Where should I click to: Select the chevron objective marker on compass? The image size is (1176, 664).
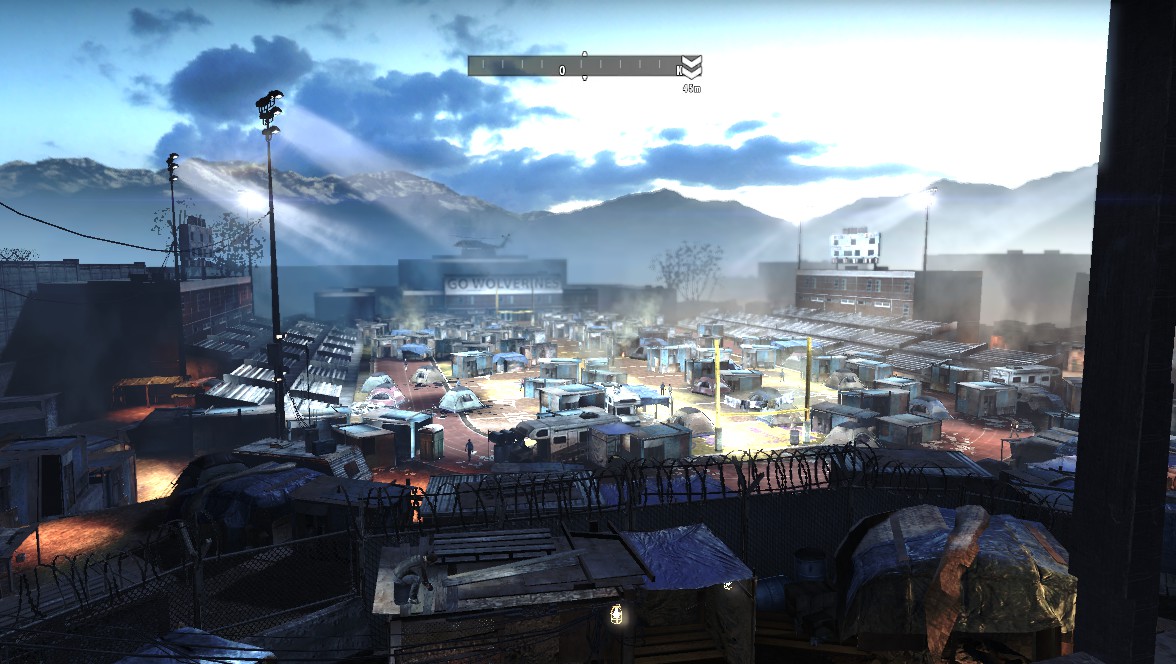[x=691, y=67]
